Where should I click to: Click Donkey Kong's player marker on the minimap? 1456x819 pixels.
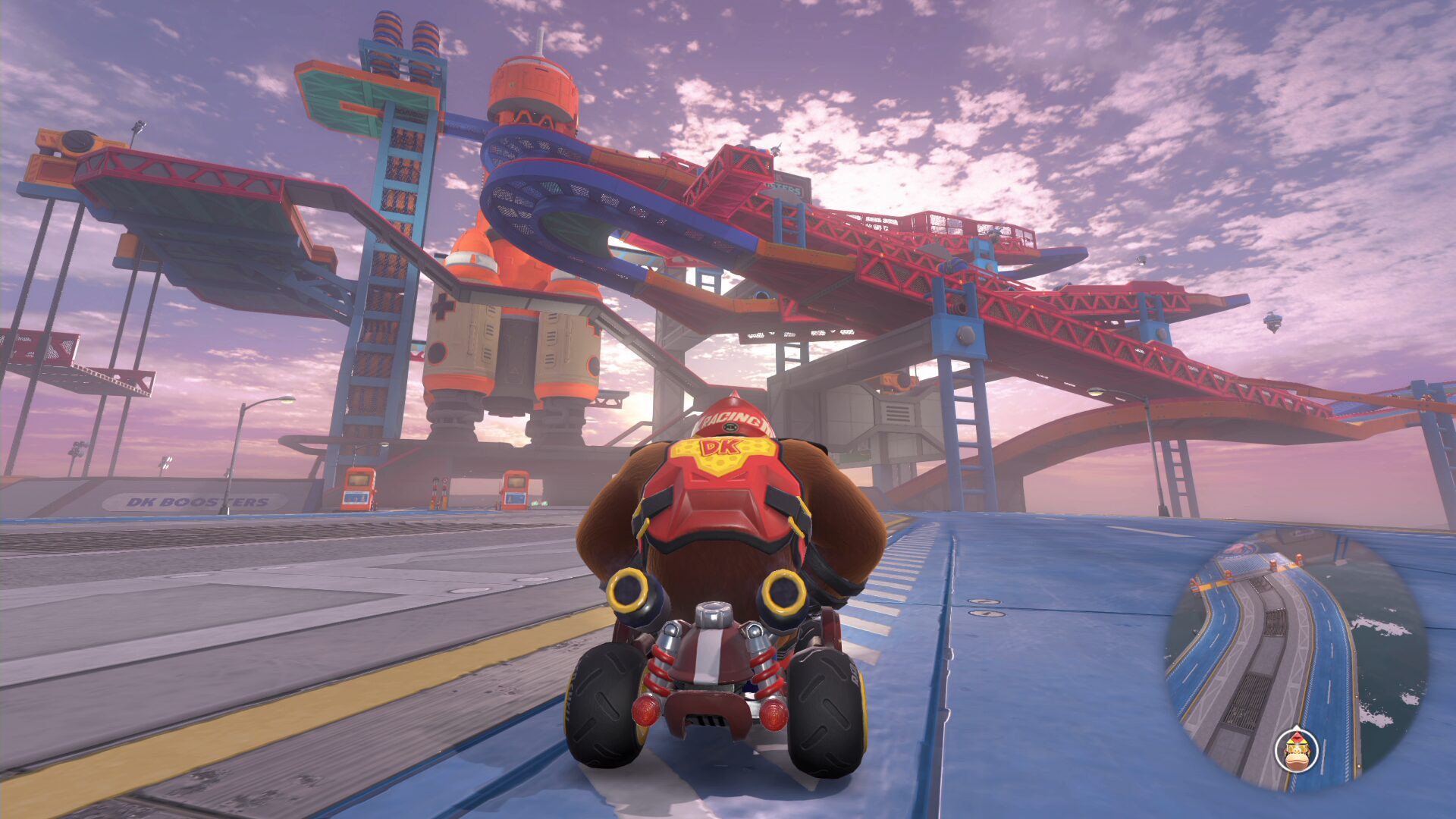point(1297,750)
